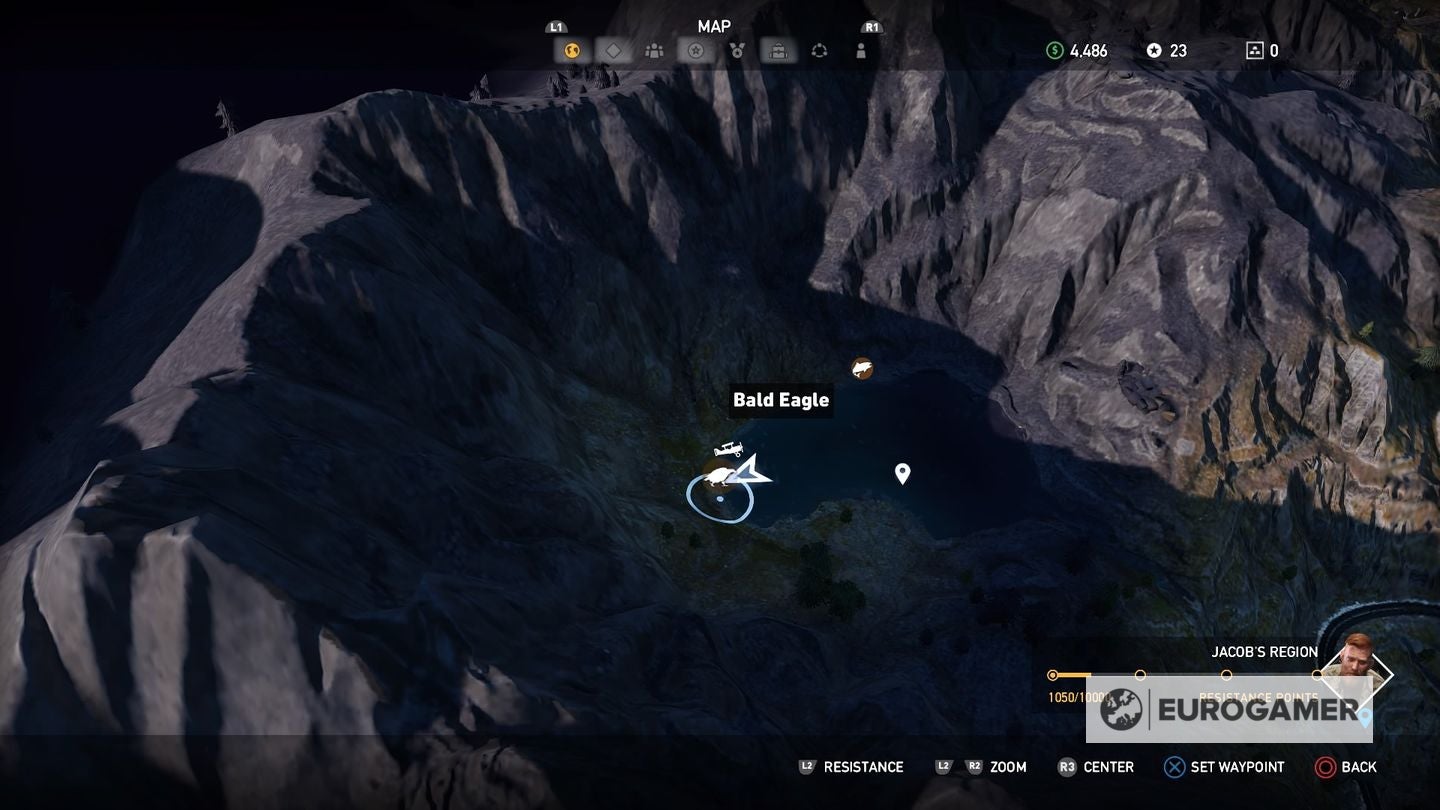Switch to the MAP tab header
Image resolution: width=1440 pixels, height=810 pixels.
pyautogui.click(x=714, y=26)
